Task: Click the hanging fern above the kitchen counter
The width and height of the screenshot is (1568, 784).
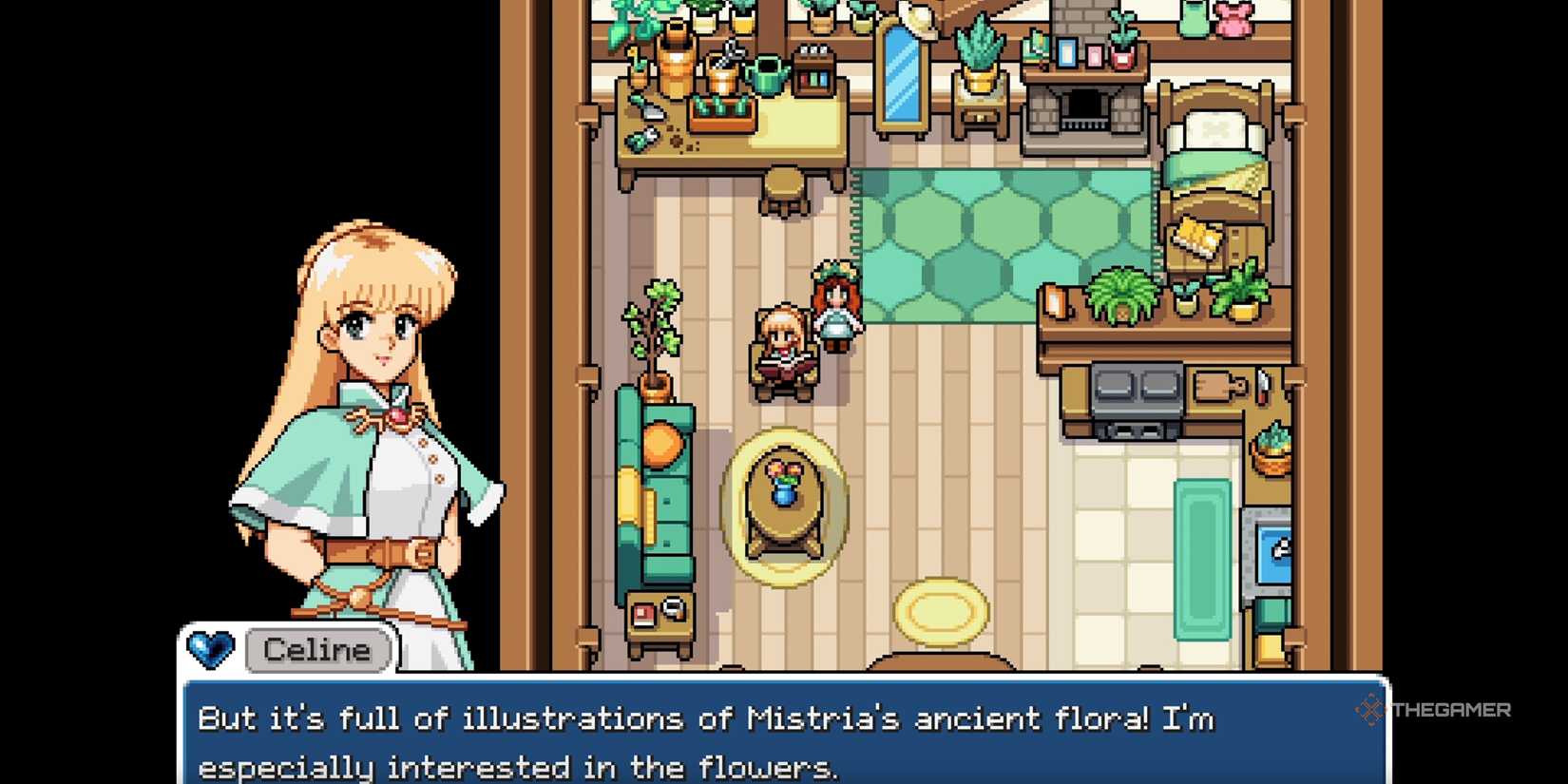Action: (1121, 295)
